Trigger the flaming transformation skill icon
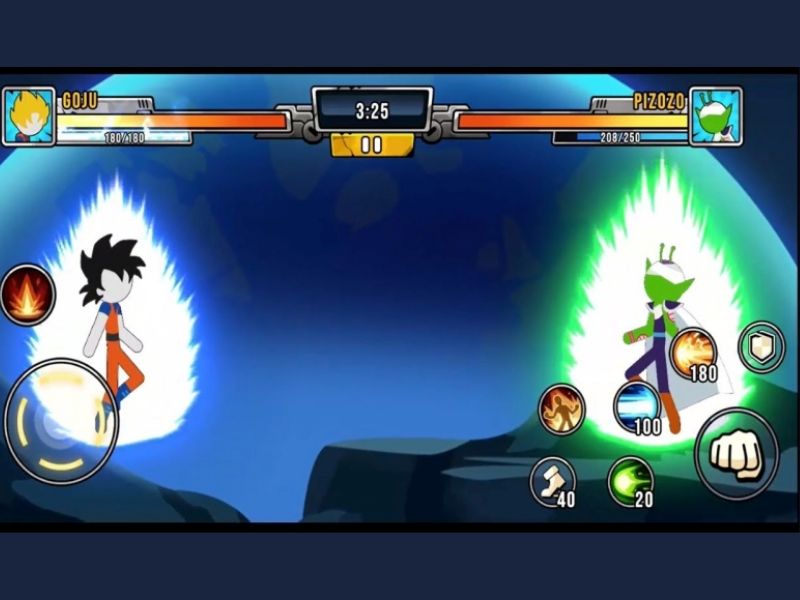 (x=562, y=407)
